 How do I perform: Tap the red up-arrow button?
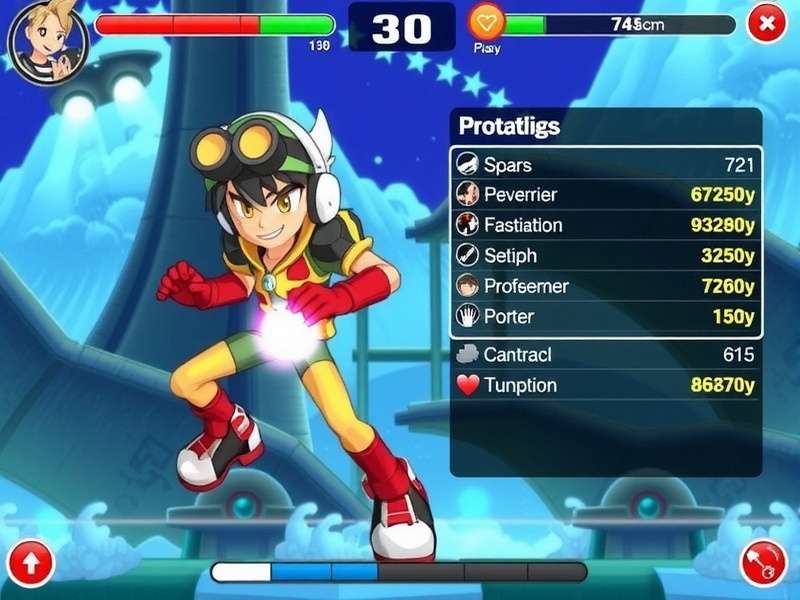point(31,563)
